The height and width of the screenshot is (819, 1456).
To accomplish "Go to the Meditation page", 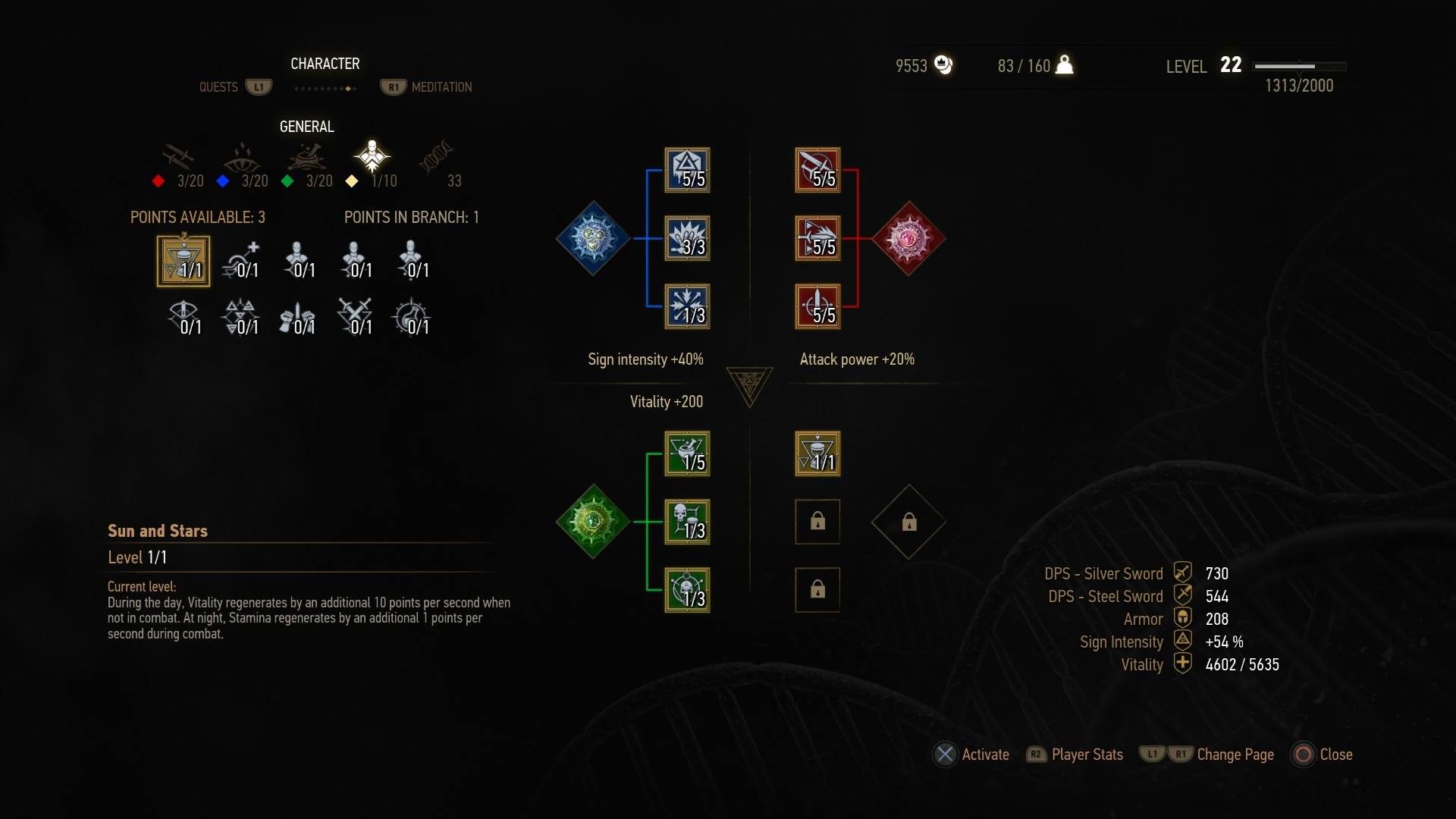I will point(441,87).
